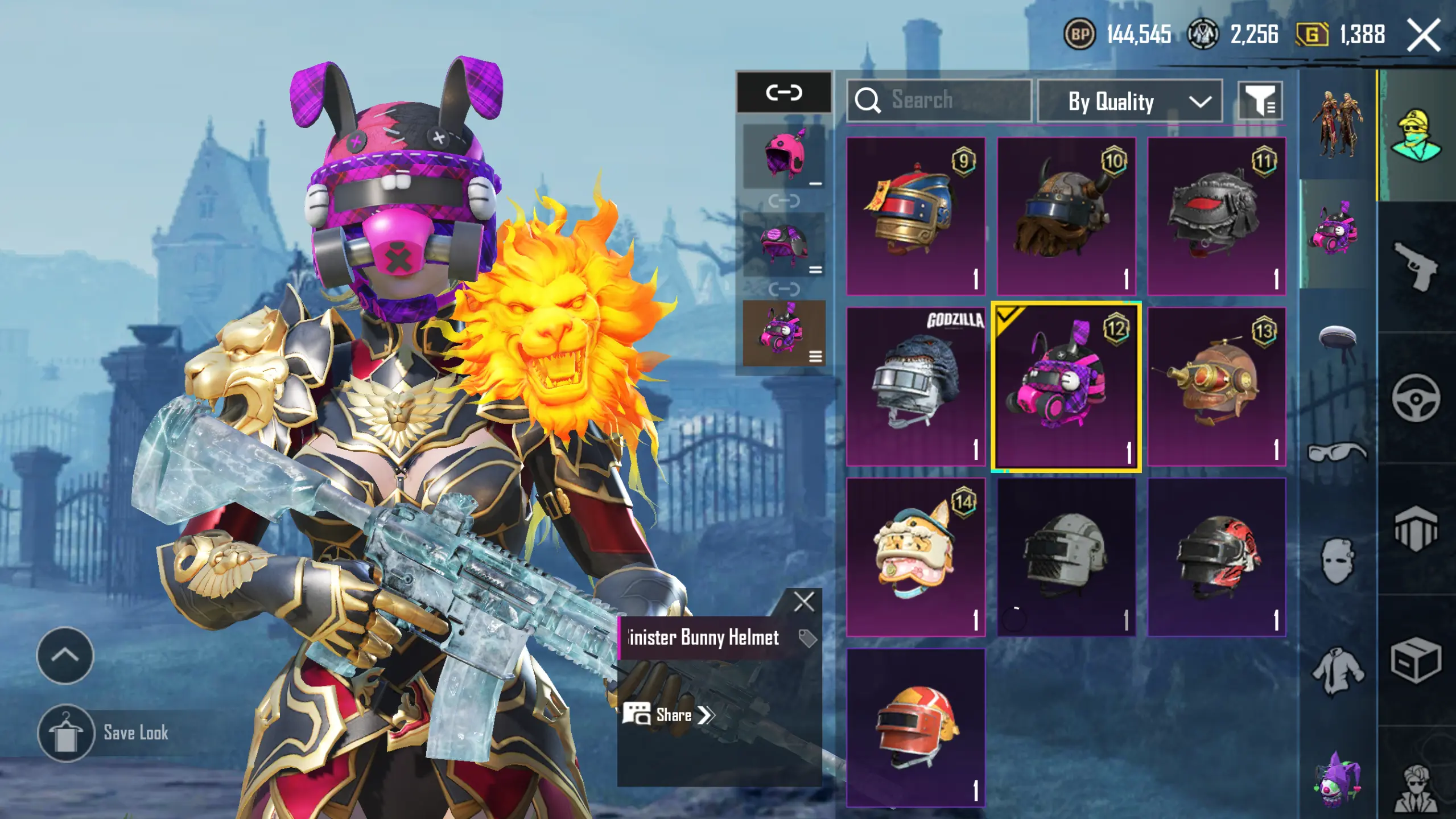Expand panel with up-arrow circle button
Viewport: 1456px width, 819px height.
pyautogui.click(x=65, y=656)
